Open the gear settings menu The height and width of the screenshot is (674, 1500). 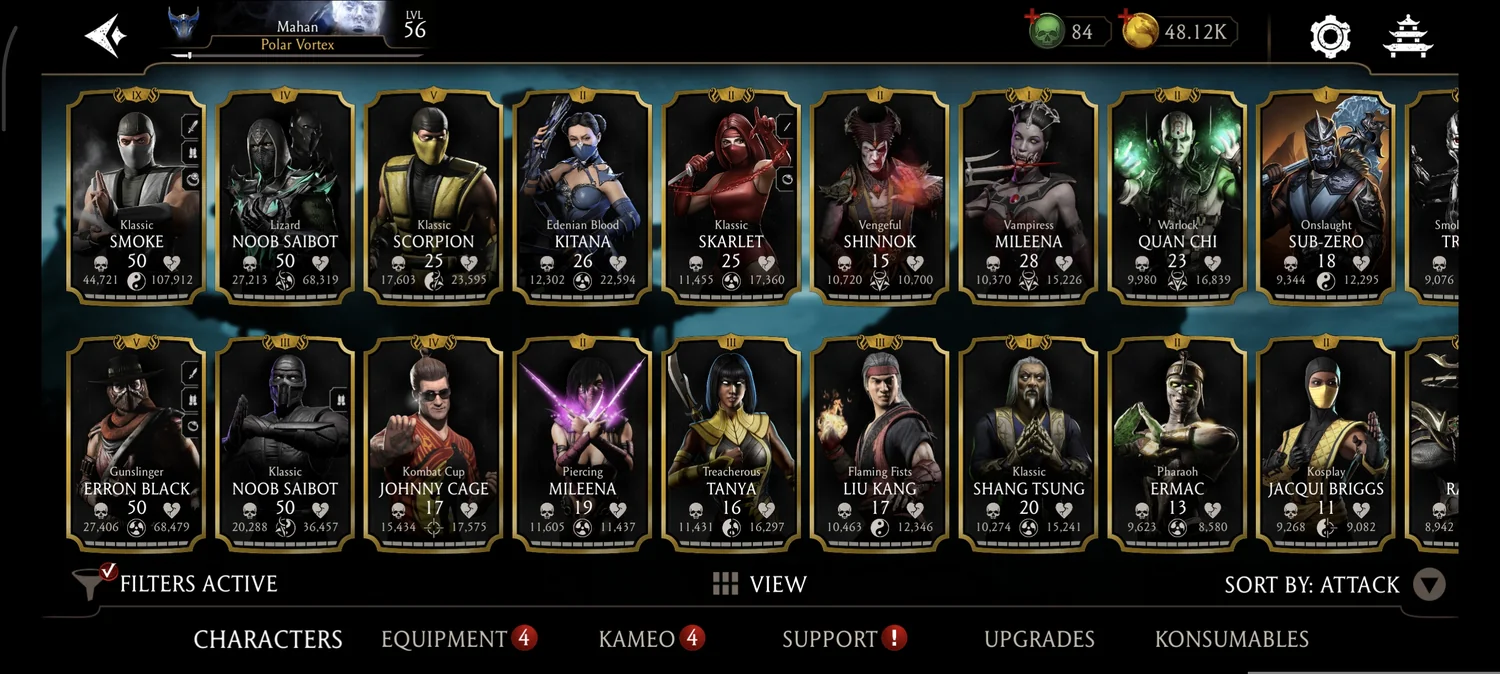(1330, 36)
